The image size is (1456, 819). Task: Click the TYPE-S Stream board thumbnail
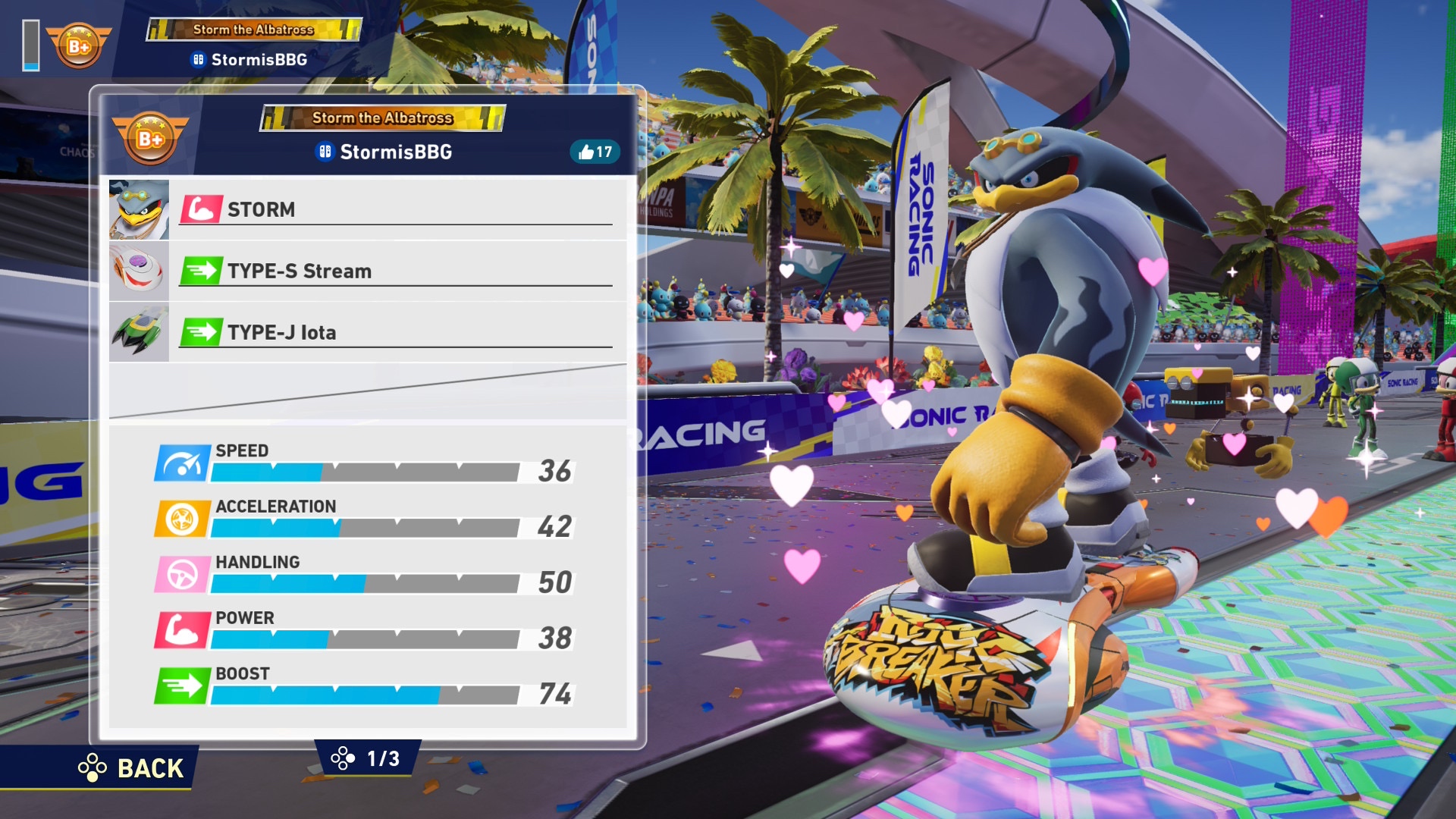tap(139, 271)
